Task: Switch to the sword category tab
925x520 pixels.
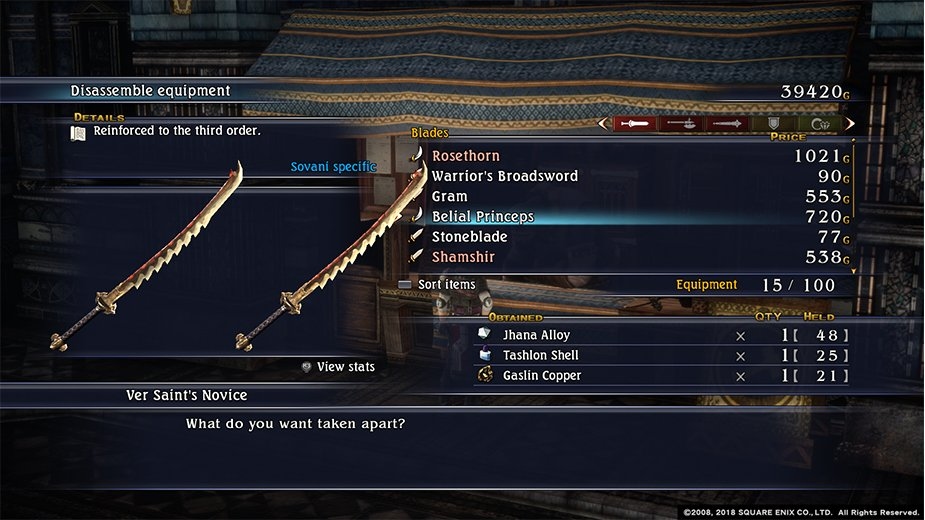Action: 636,124
